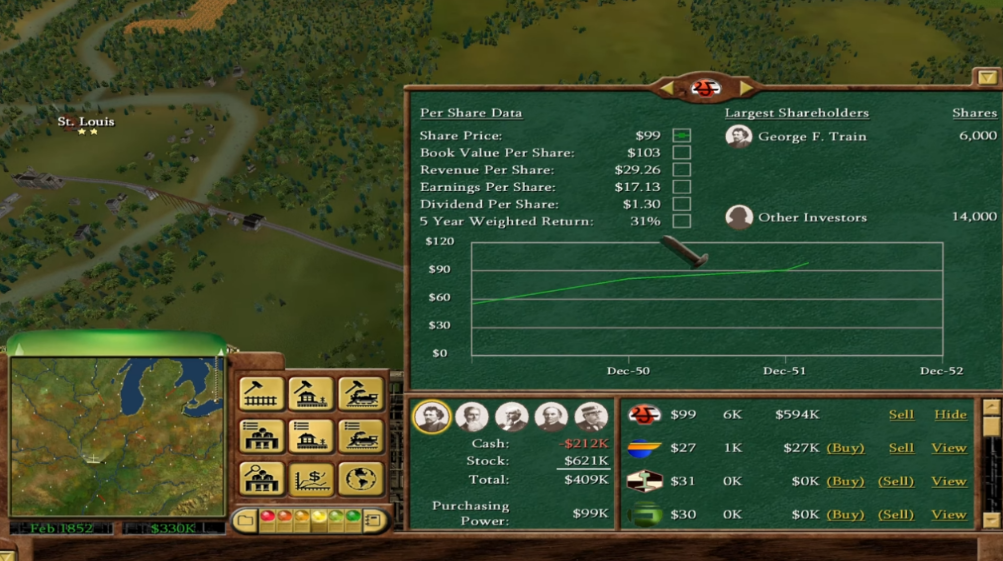
Task: Toggle the 5 Year Weighted Return checkbox
Action: (681, 221)
